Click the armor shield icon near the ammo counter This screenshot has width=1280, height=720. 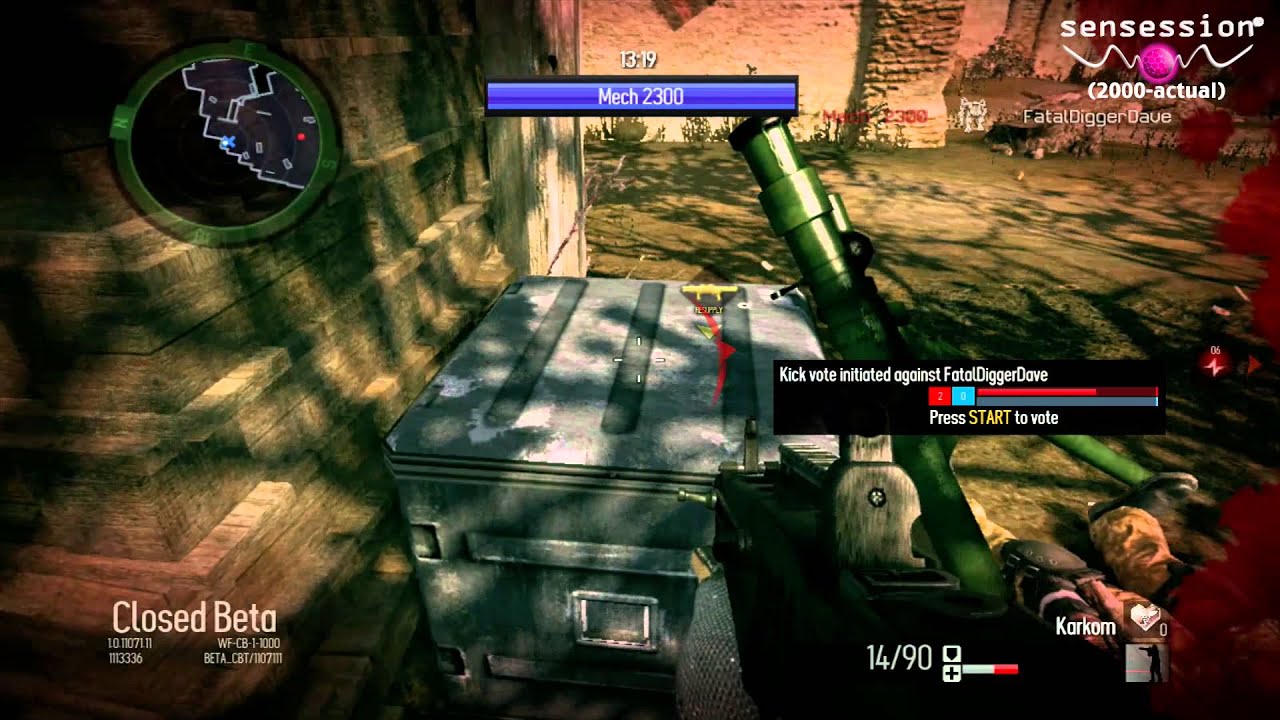(951, 653)
